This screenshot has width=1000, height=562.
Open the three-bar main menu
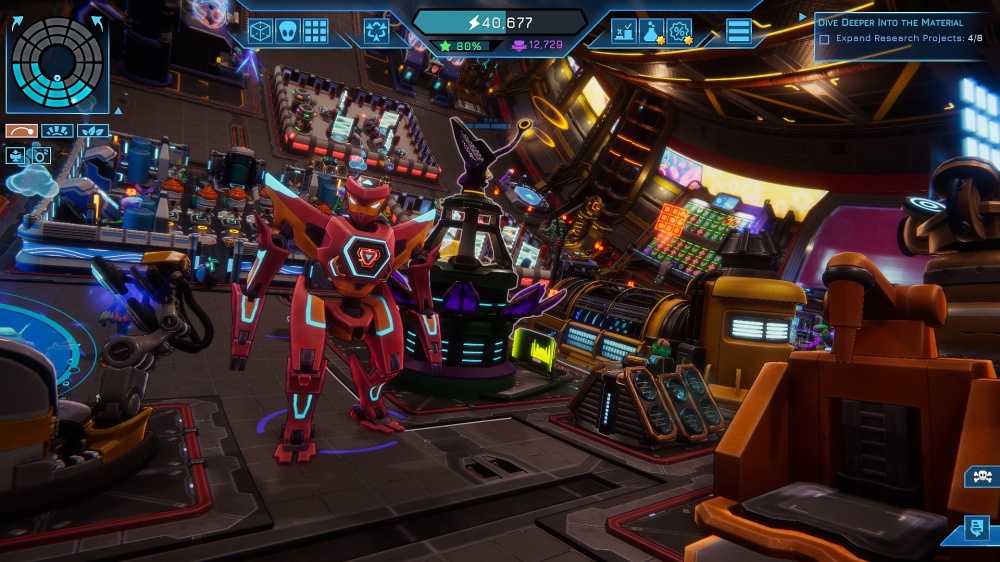739,31
